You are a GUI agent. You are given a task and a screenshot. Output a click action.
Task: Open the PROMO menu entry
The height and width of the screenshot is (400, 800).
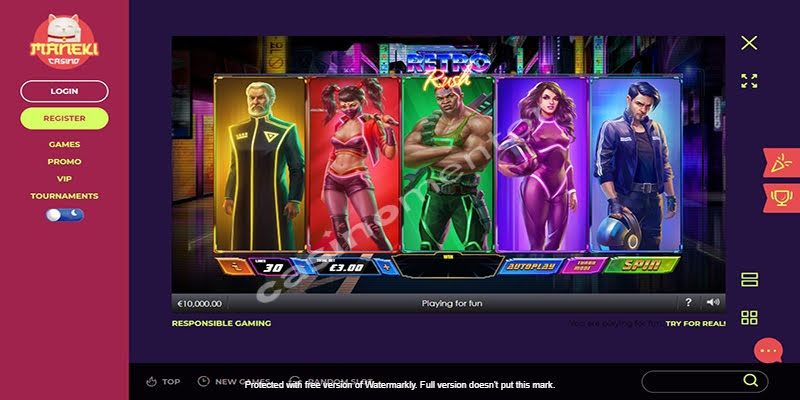(x=64, y=162)
